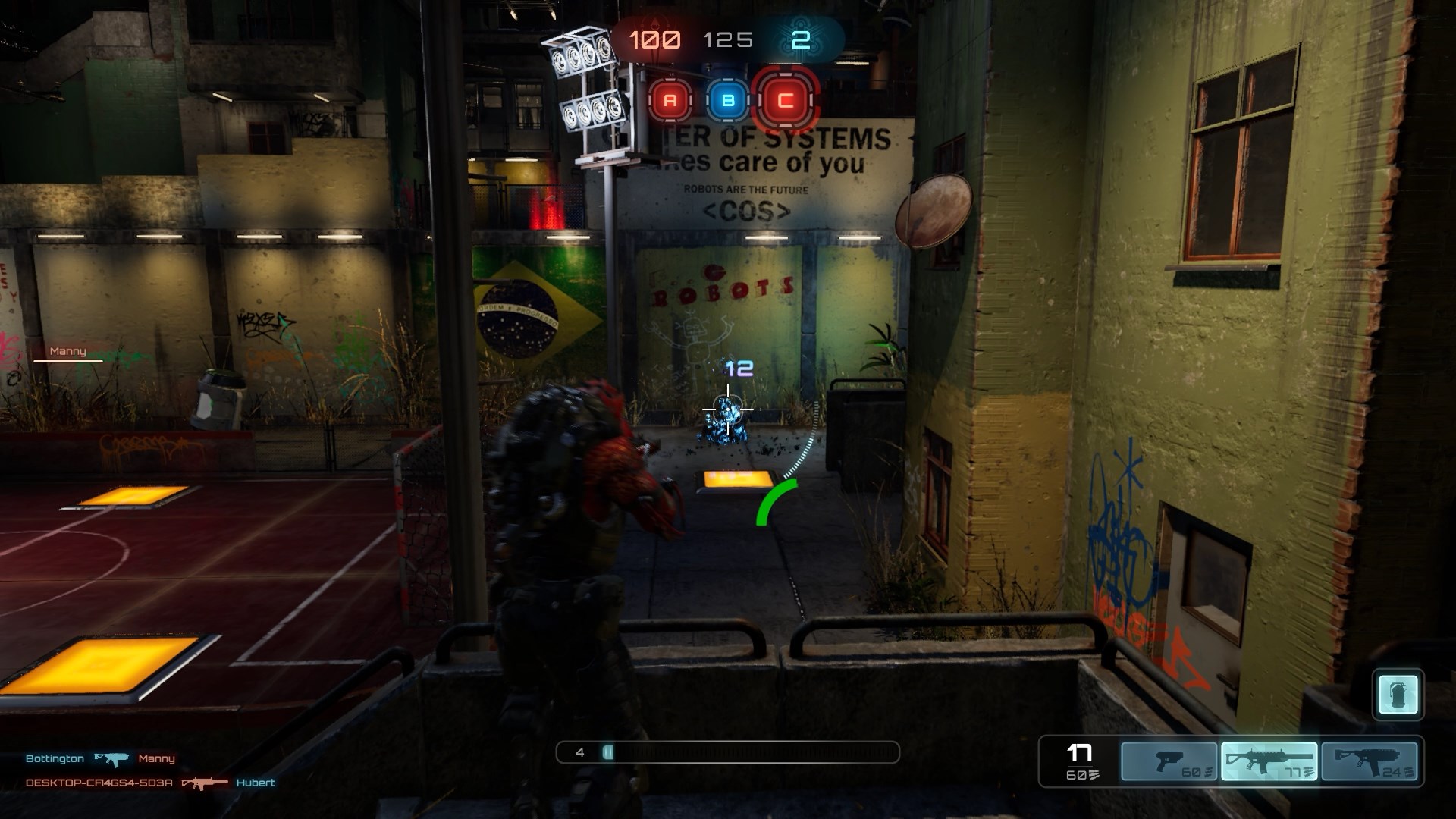The width and height of the screenshot is (1456, 819).
Task: Select the pistol weapon slot
Action: pyautogui.click(x=1169, y=761)
